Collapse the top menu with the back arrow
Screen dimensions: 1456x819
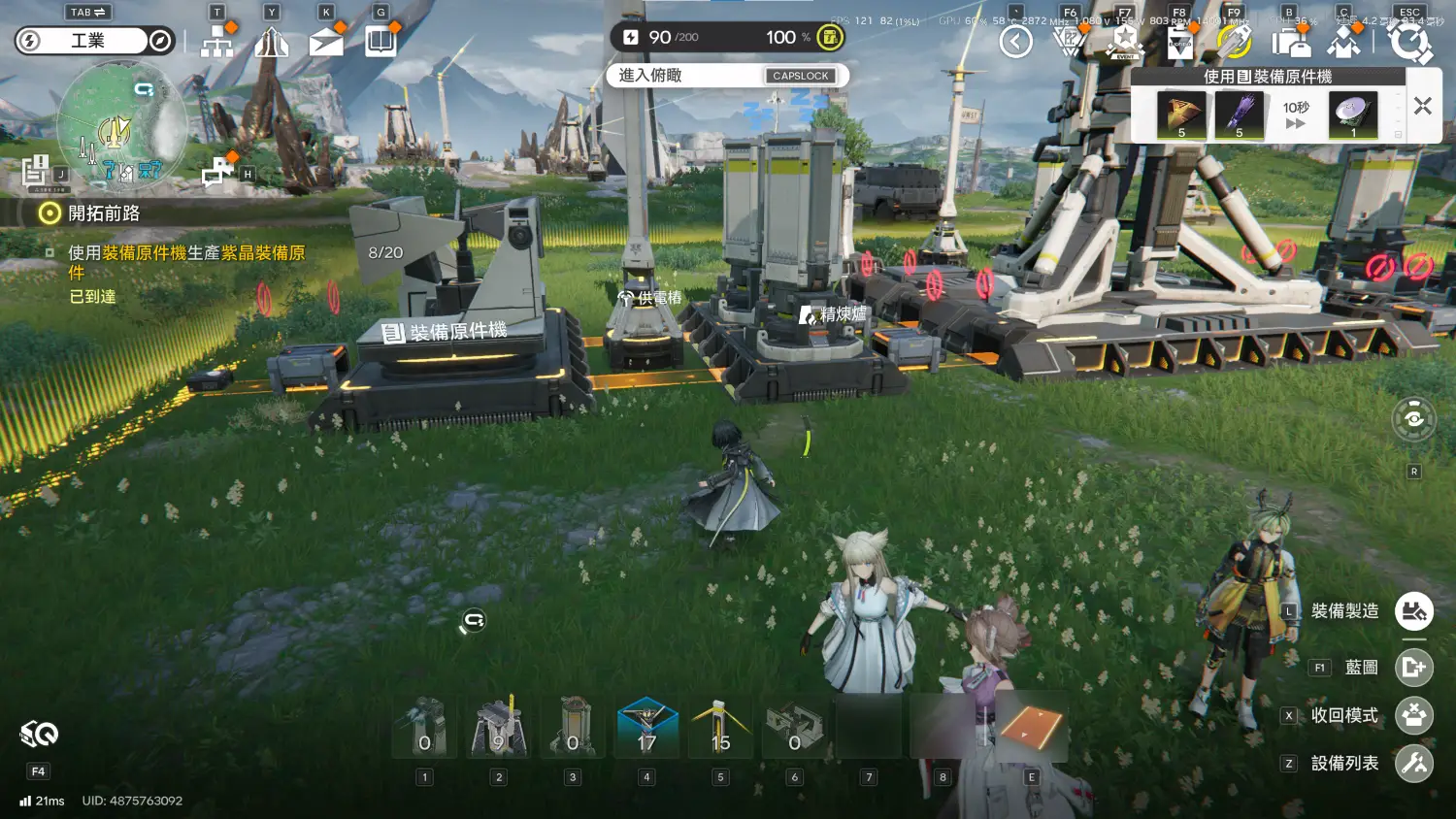(1015, 42)
